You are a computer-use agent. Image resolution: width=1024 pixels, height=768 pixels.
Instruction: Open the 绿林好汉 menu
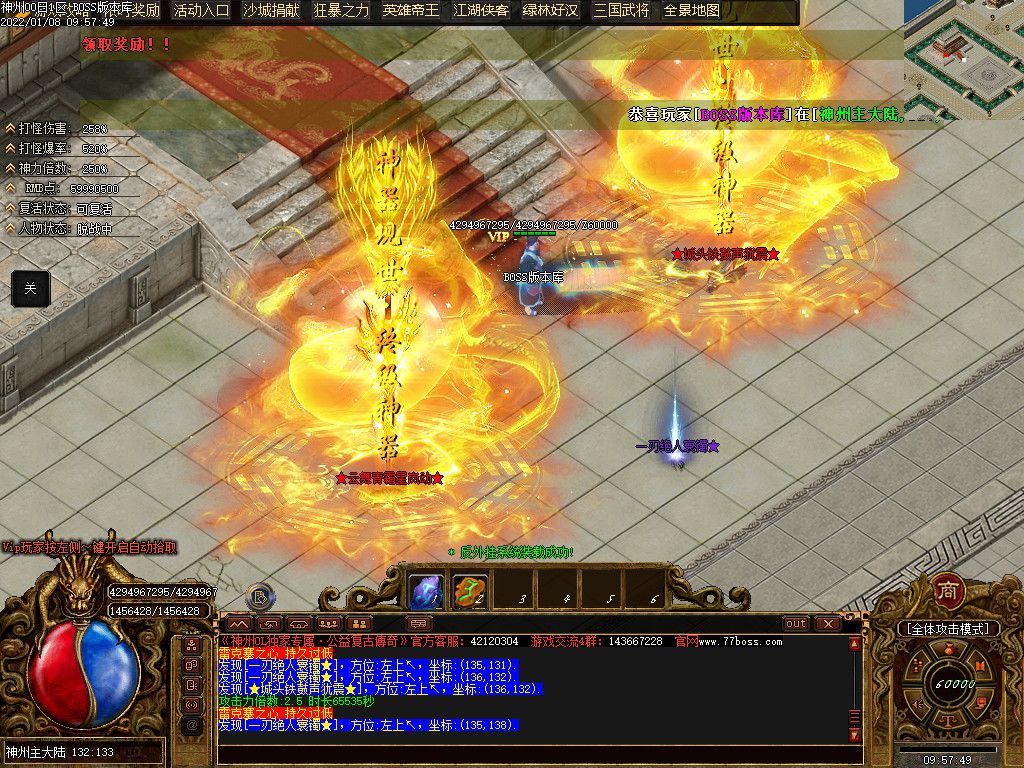(551, 11)
